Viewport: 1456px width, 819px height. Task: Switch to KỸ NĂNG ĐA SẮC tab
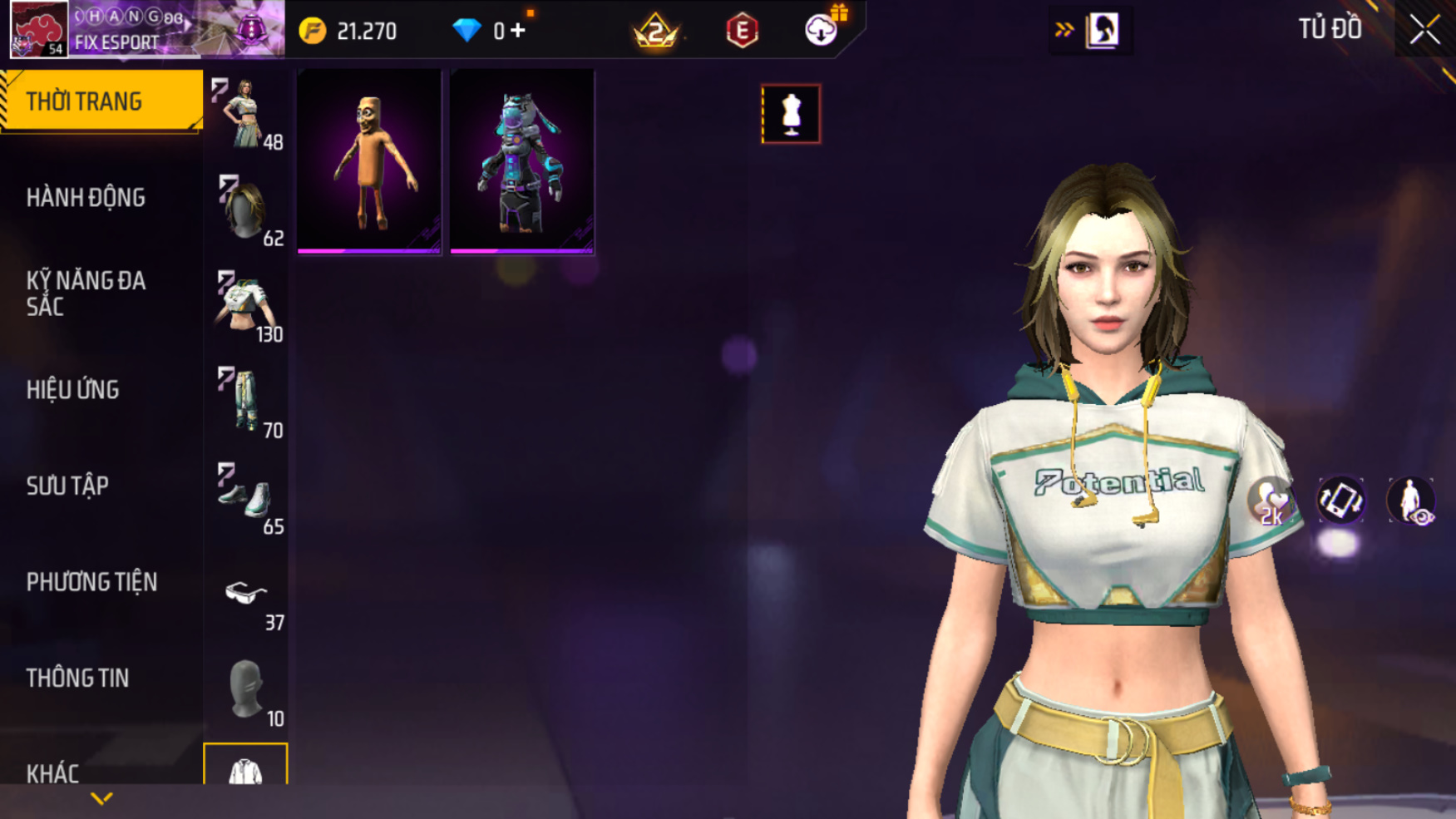tap(86, 294)
